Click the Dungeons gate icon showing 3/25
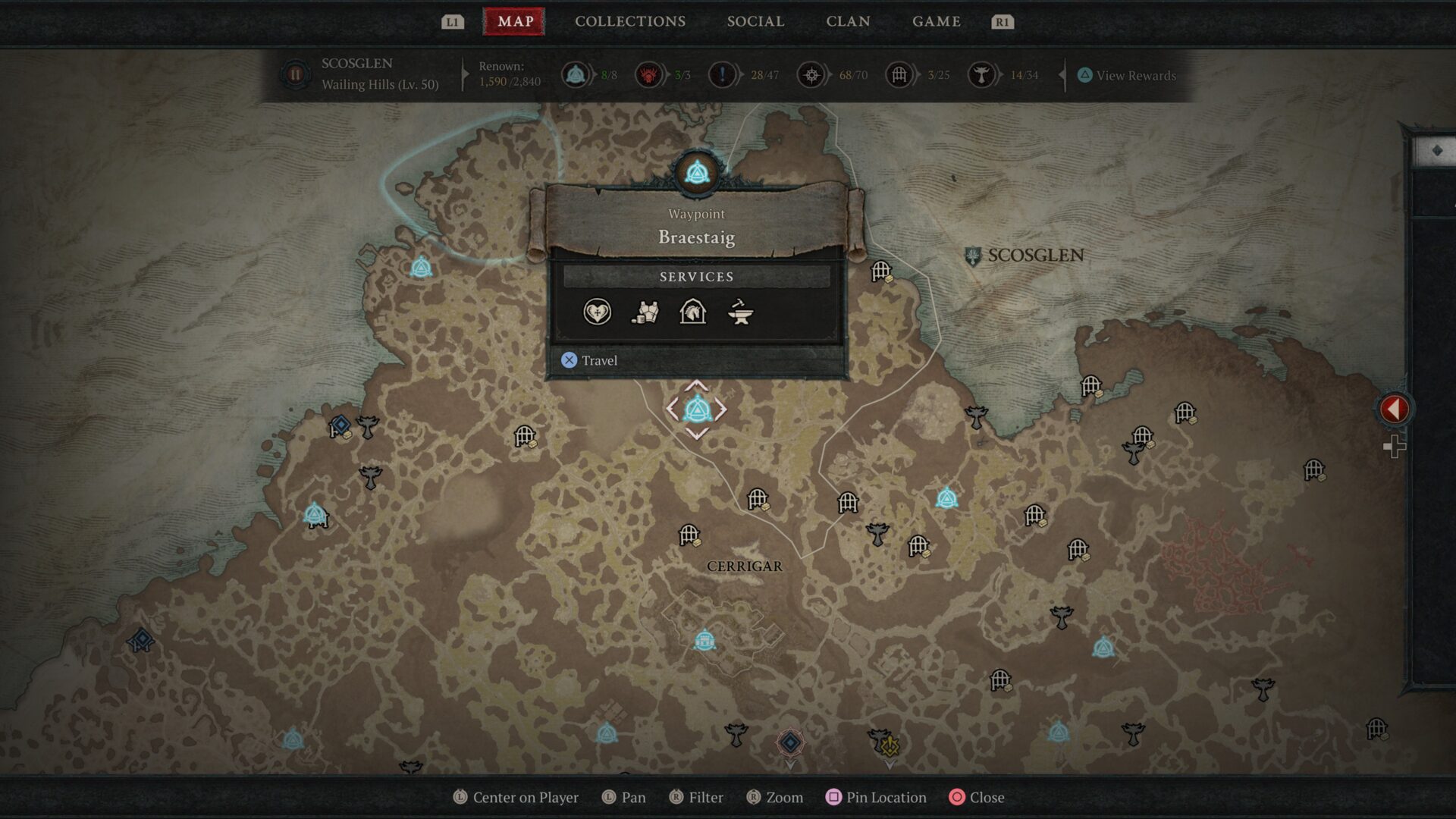 tap(899, 75)
